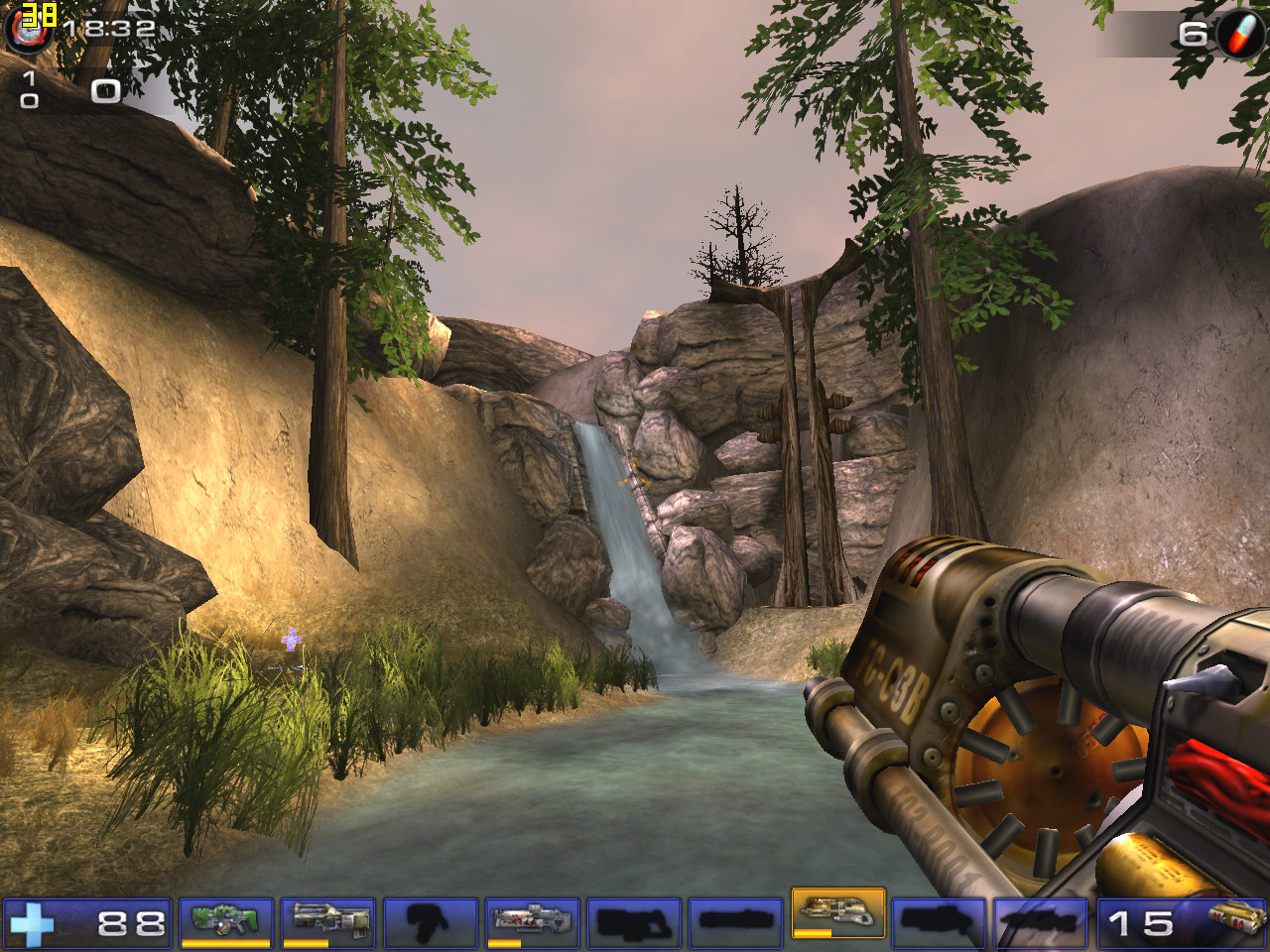The height and width of the screenshot is (952, 1270).
Task: Select the green shield gun weapon slot
Action: [x=226, y=922]
